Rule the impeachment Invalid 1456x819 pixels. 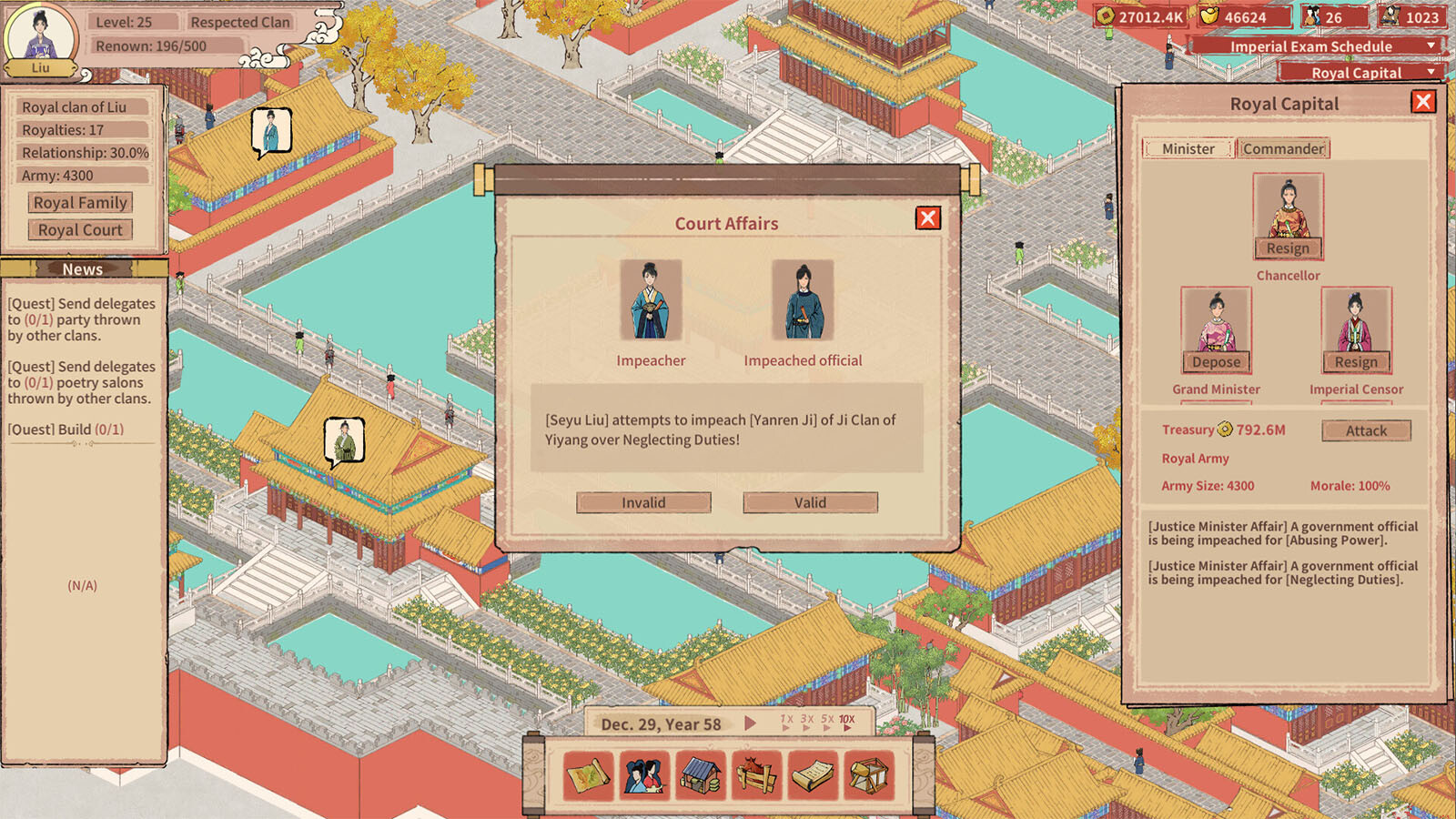643,502
